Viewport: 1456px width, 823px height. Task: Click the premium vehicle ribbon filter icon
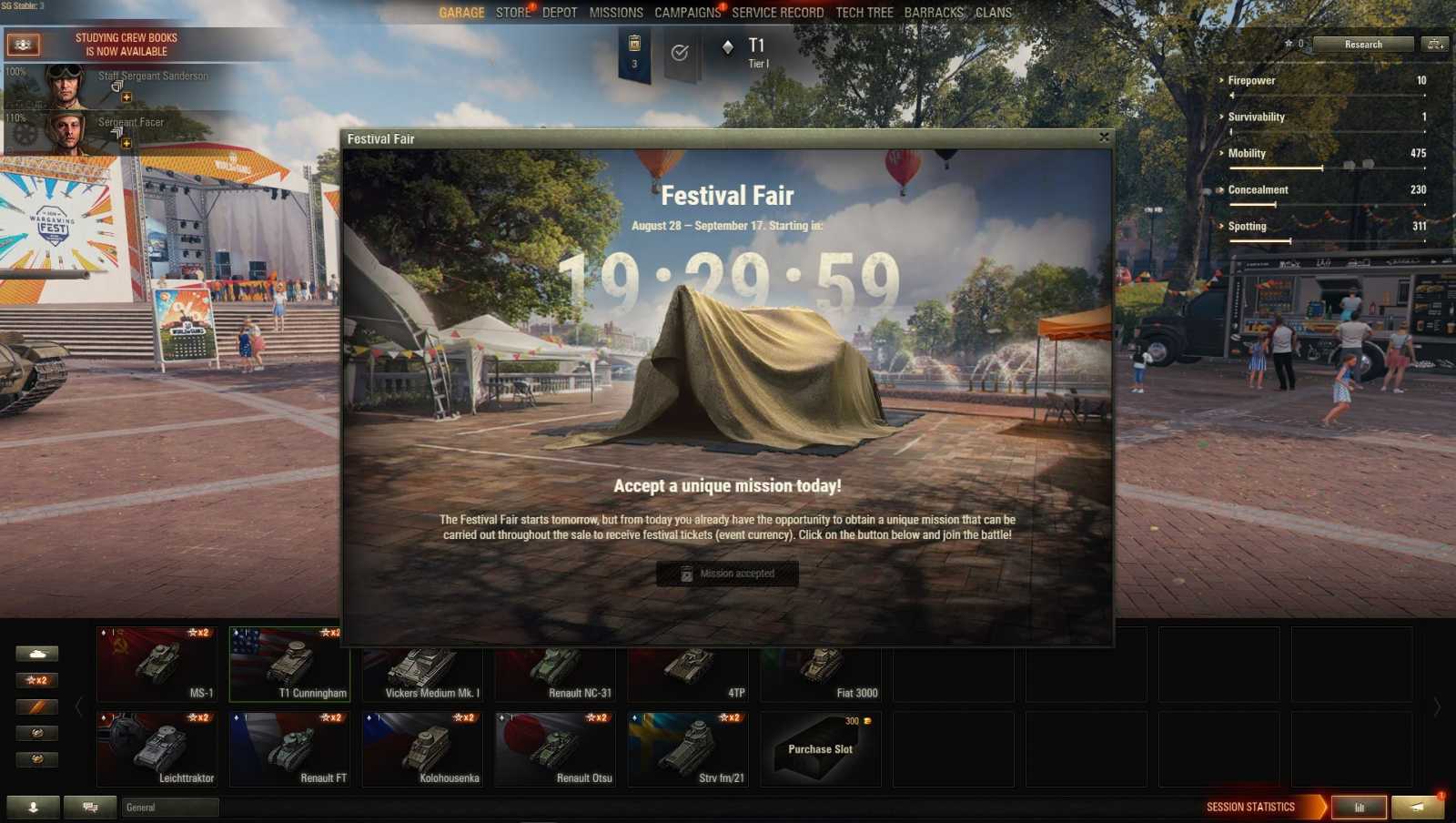pyautogui.click(x=37, y=706)
